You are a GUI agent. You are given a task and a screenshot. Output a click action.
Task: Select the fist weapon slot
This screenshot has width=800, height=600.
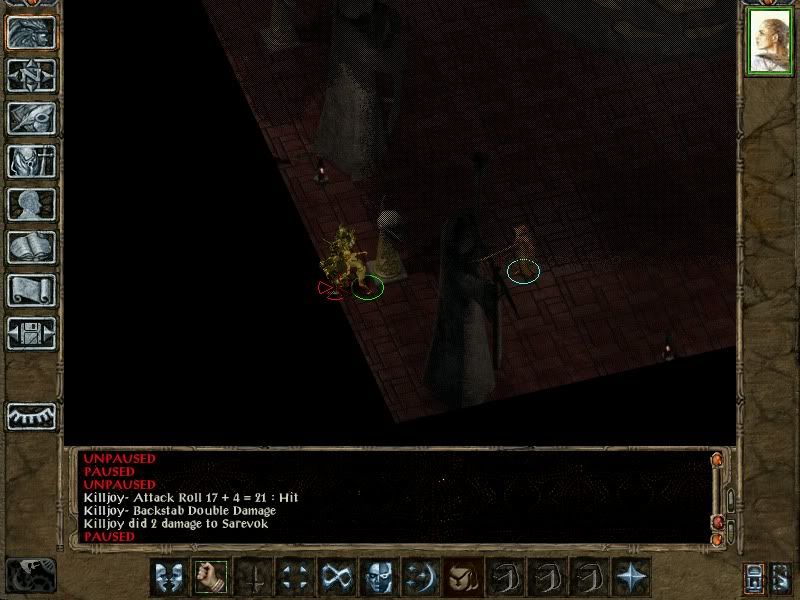tap(212, 577)
